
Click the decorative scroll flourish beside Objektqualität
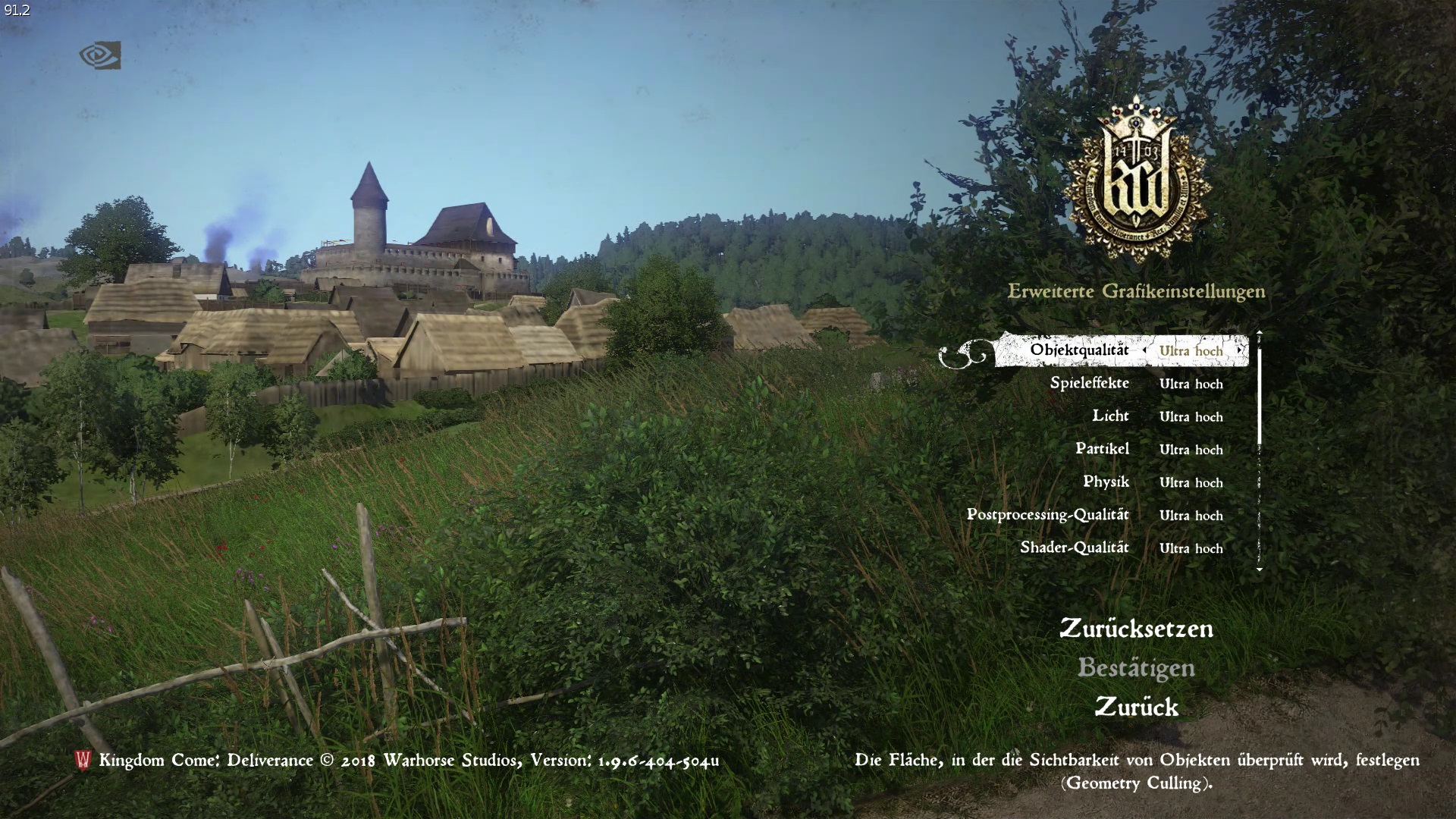[x=962, y=351]
